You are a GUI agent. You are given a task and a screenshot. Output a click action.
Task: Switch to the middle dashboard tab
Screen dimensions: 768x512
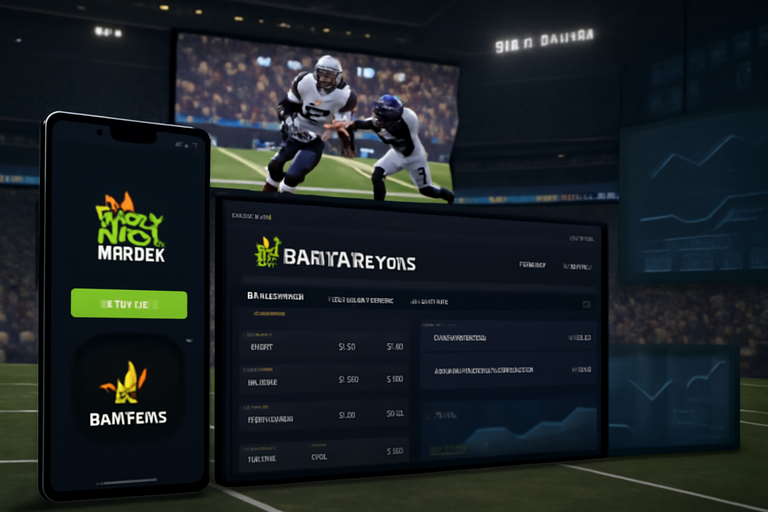click(361, 299)
